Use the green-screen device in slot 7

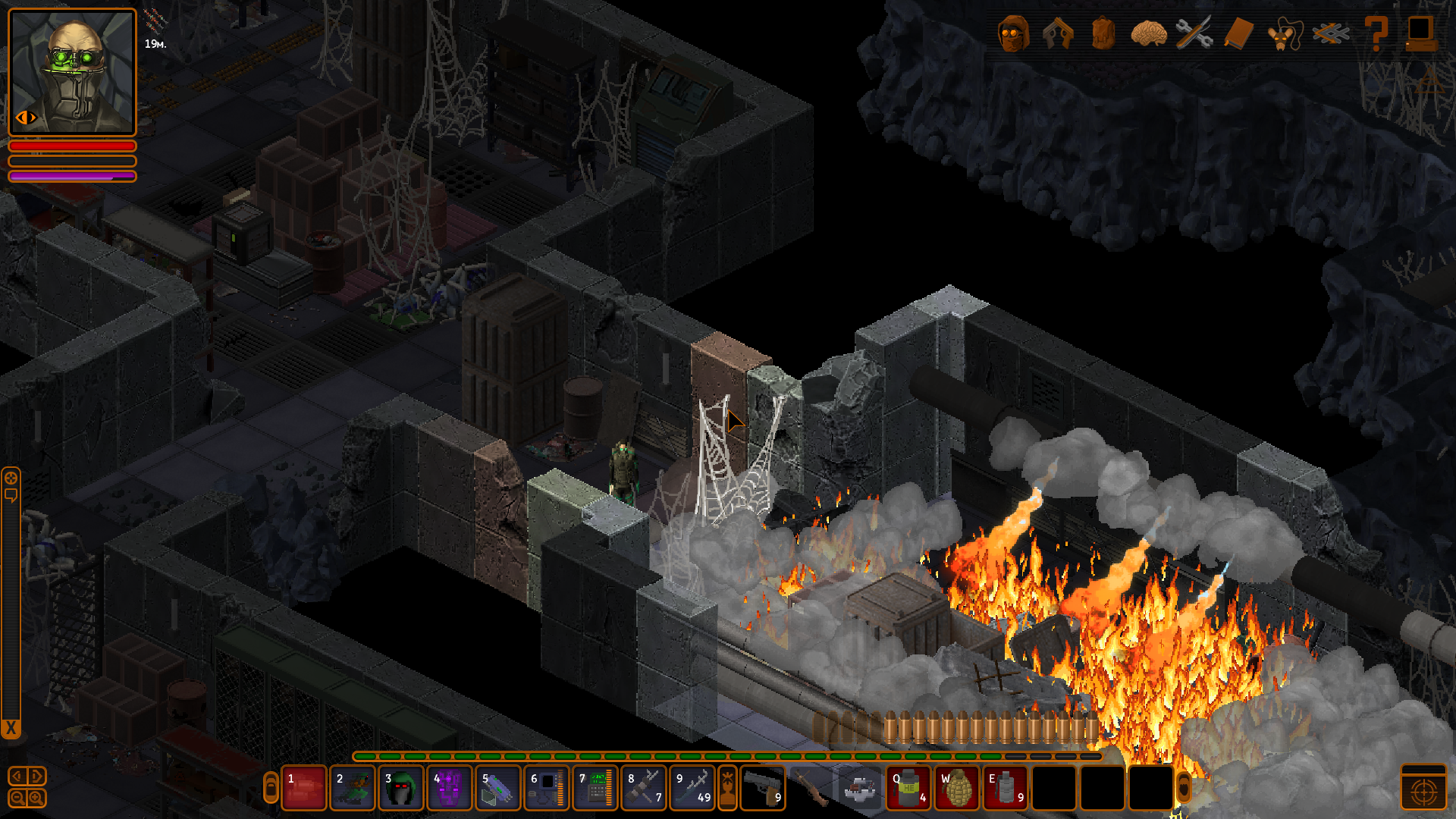595,789
